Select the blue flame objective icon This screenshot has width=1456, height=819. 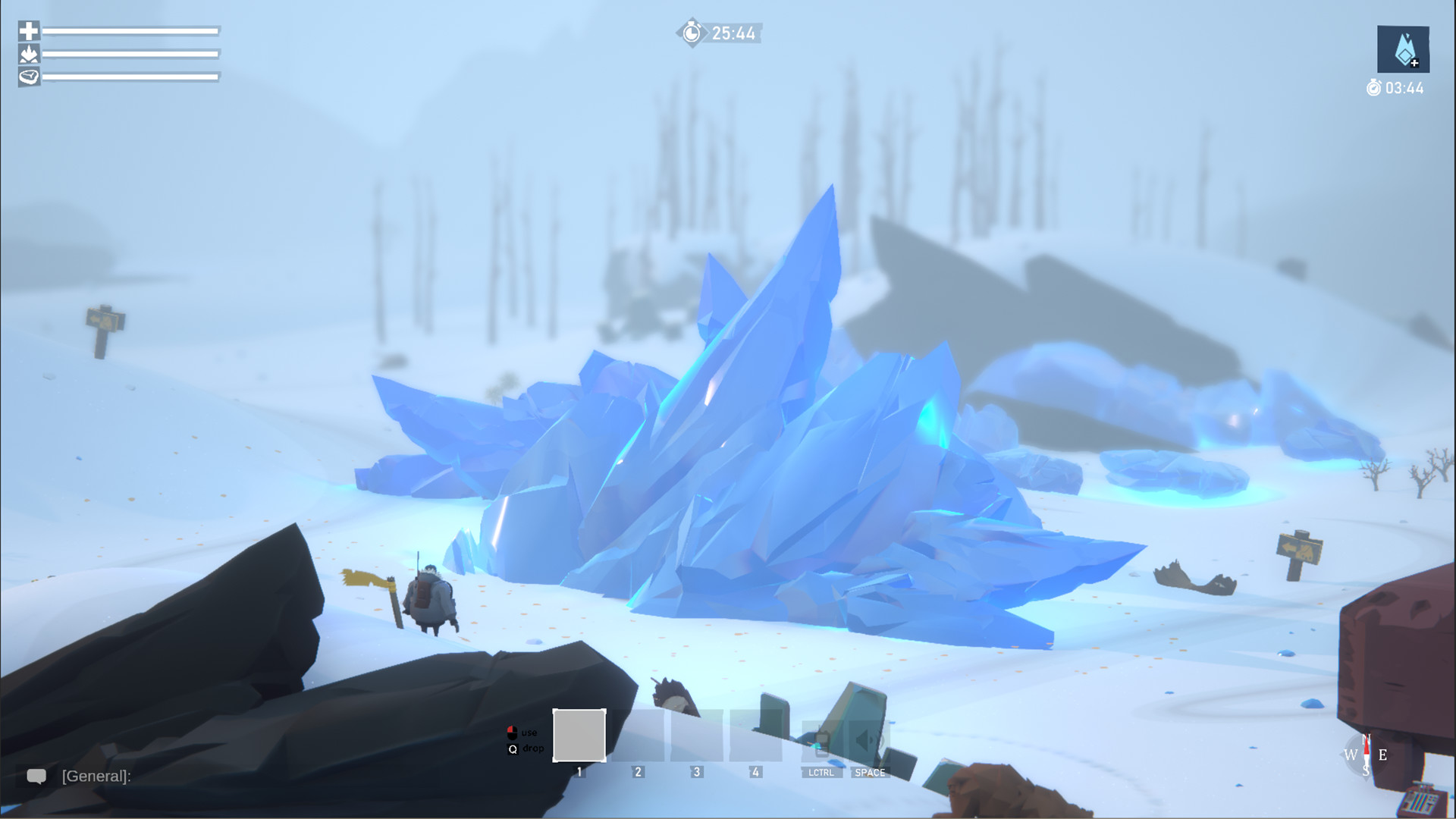click(1402, 49)
